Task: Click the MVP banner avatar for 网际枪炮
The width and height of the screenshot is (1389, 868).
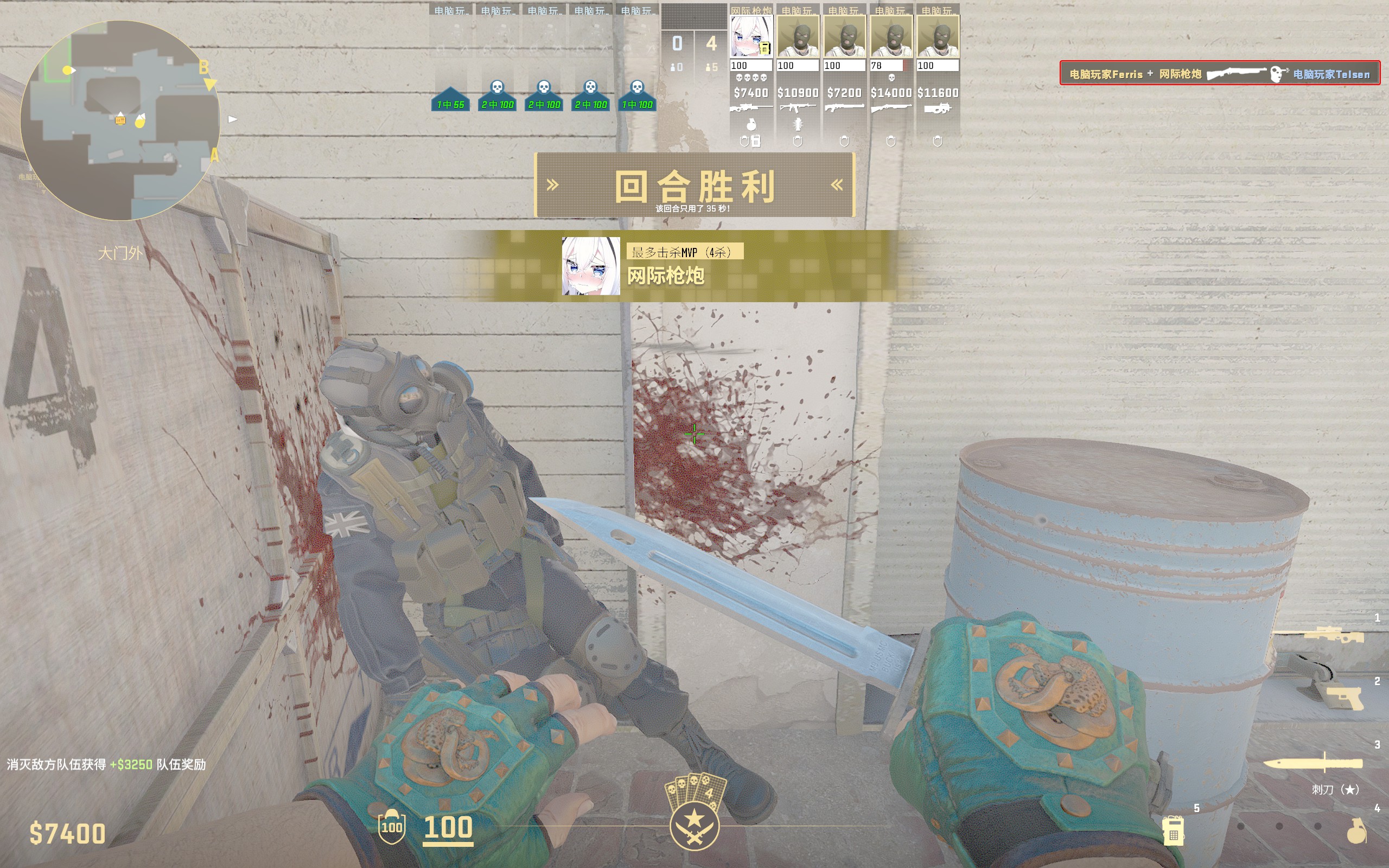Action: pos(591,266)
